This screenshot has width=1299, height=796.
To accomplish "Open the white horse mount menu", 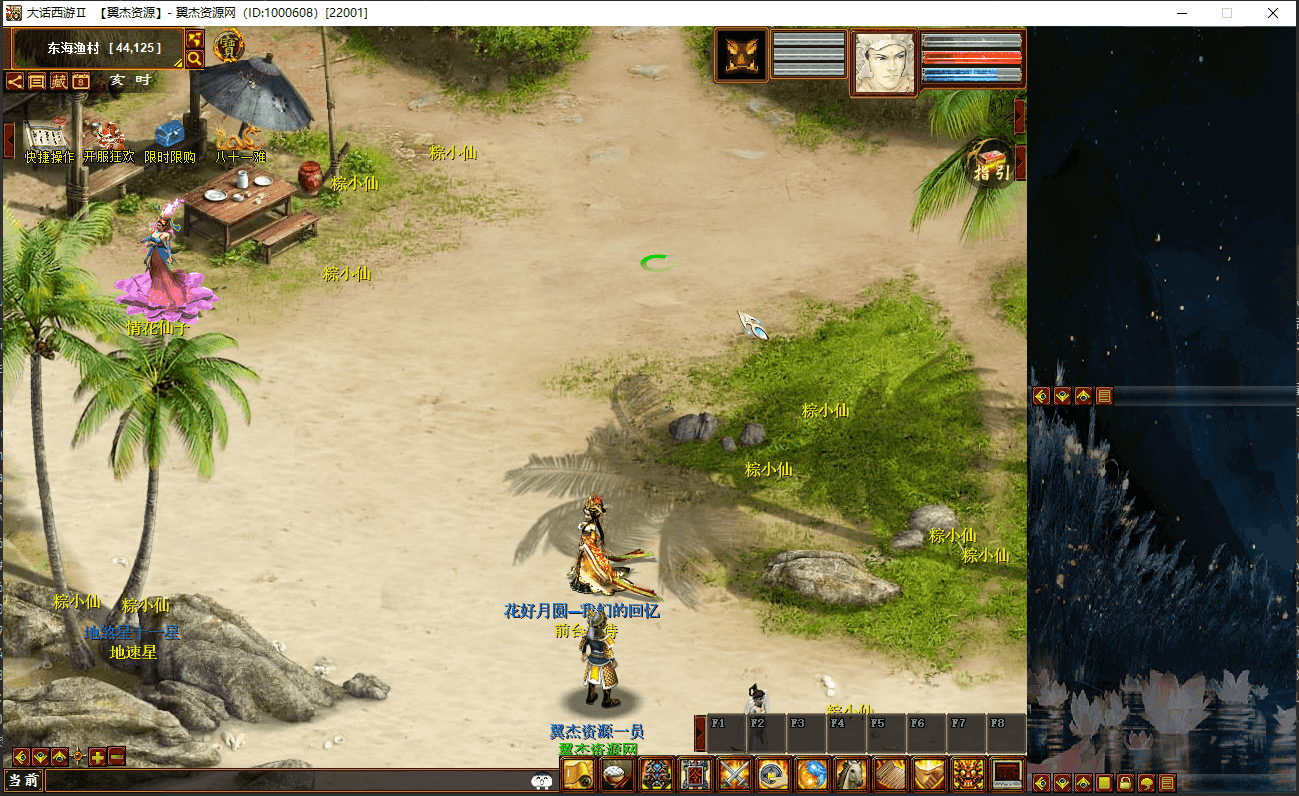I will pos(851,775).
